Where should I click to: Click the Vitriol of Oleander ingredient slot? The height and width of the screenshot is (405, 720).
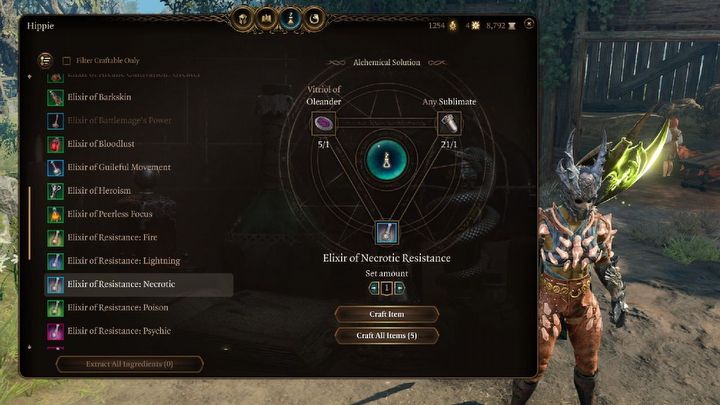click(323, 124)
